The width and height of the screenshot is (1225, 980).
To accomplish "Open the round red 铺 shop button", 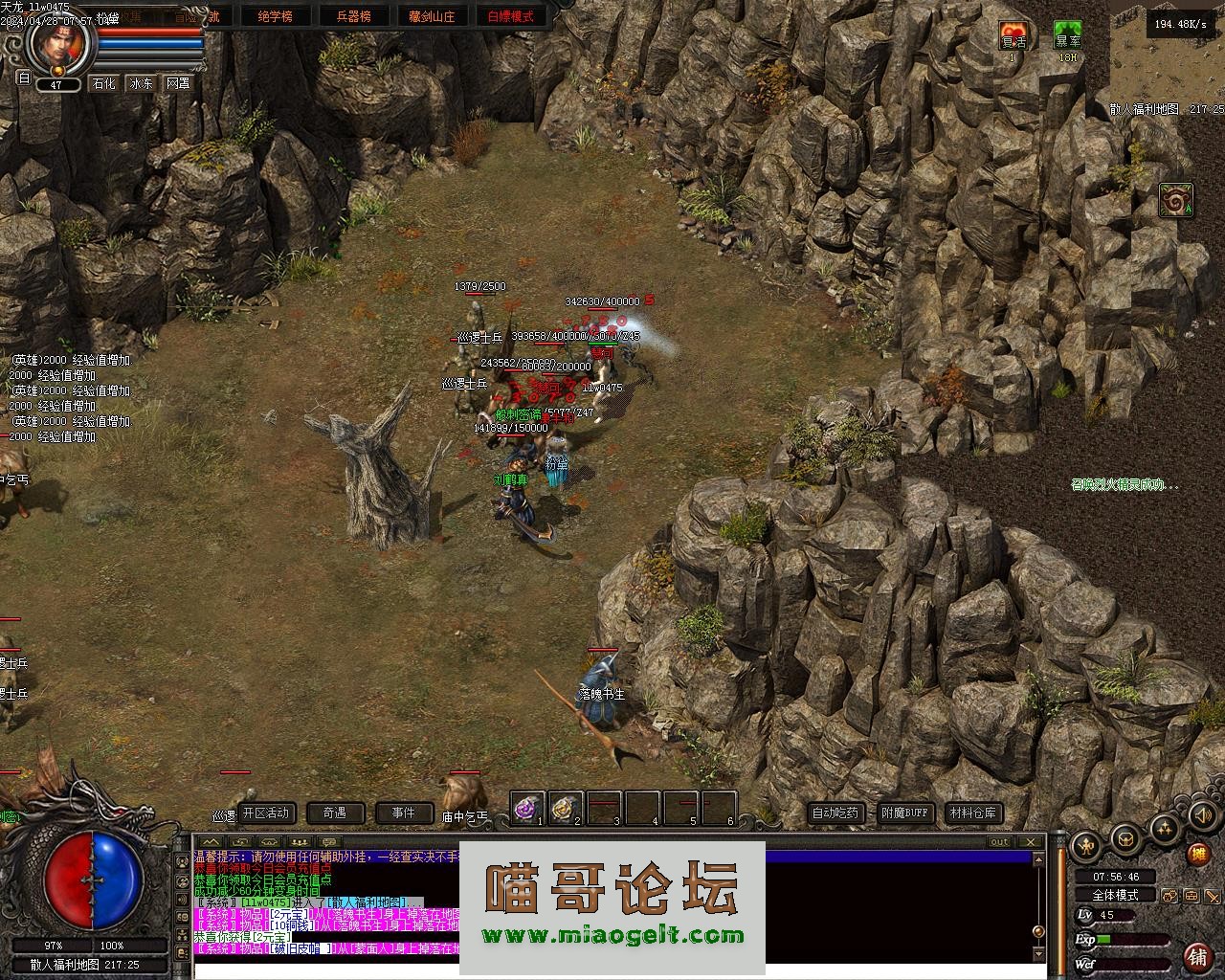I will point(1196,956).
